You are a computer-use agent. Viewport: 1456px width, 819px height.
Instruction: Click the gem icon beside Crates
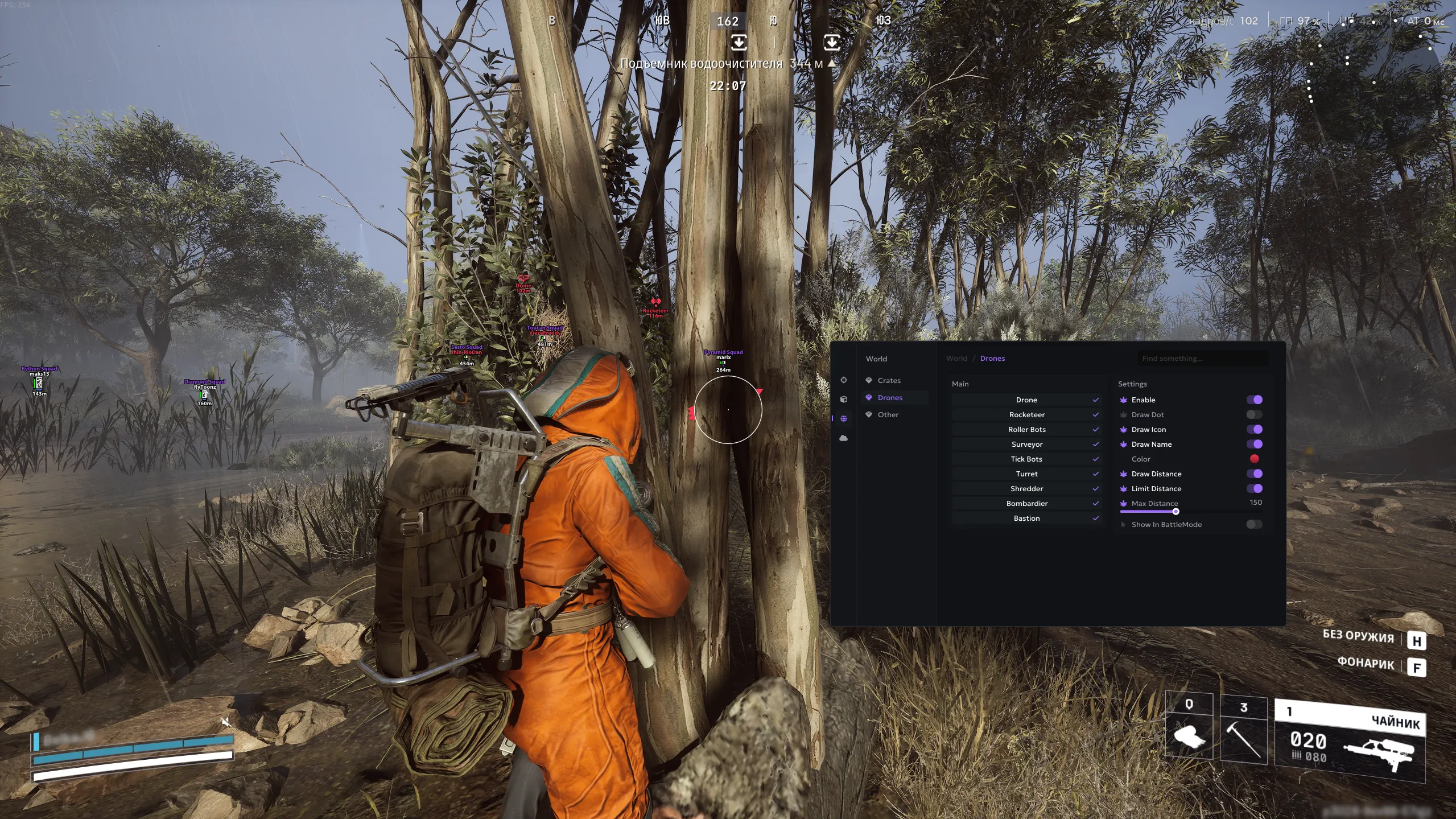868,380
